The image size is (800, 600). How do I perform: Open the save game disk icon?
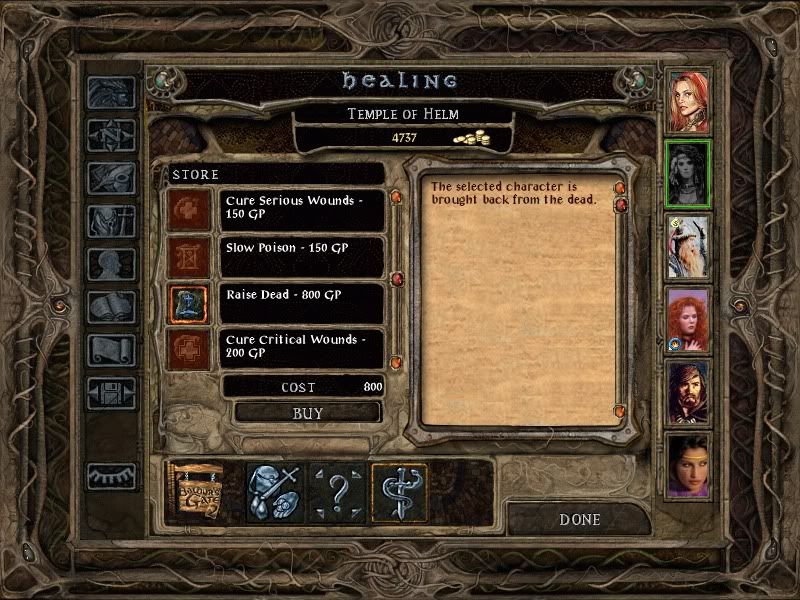click(x=111, y=392)
